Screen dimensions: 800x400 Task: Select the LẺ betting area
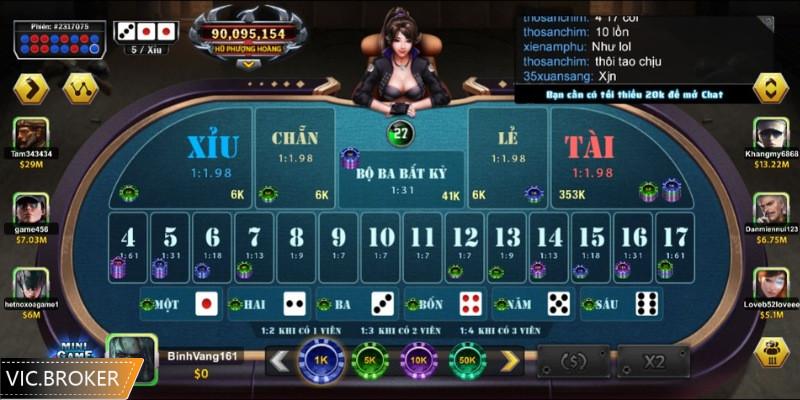click(508, 150)
